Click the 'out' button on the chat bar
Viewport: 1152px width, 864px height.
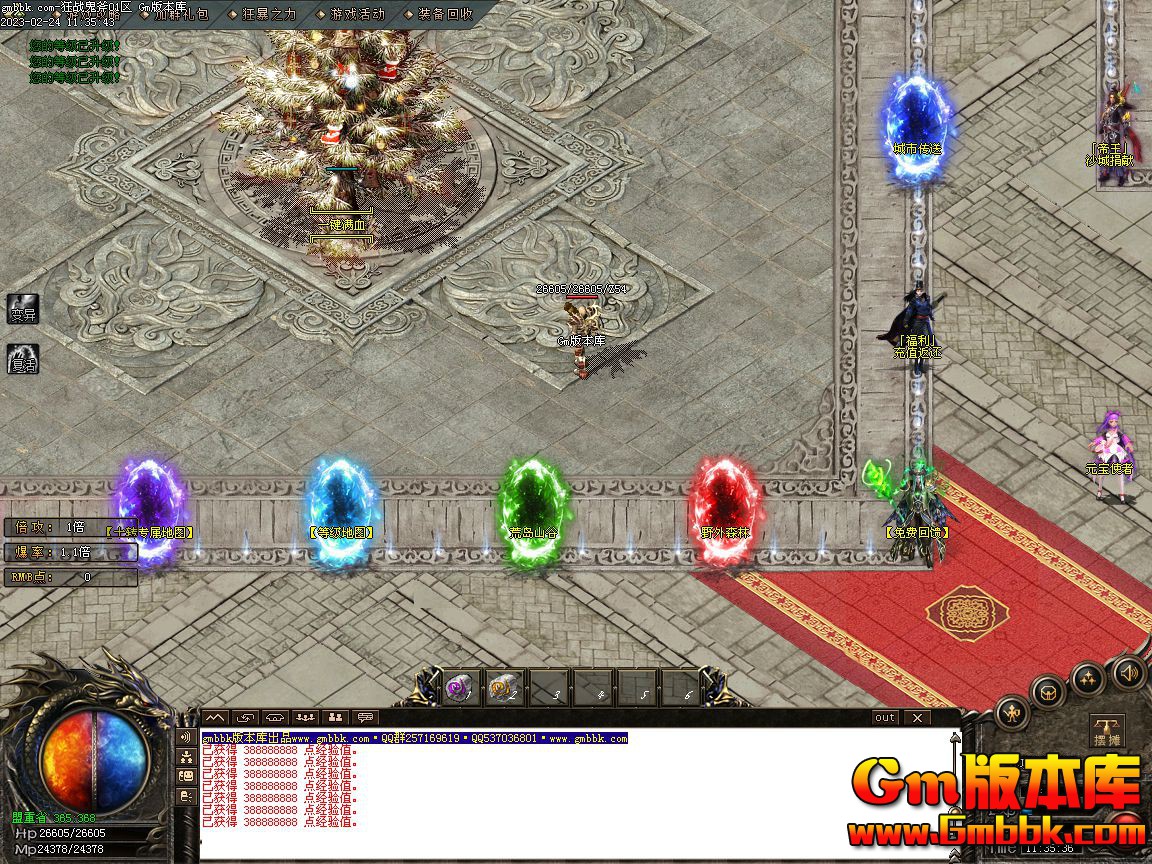tap(885, 717)
